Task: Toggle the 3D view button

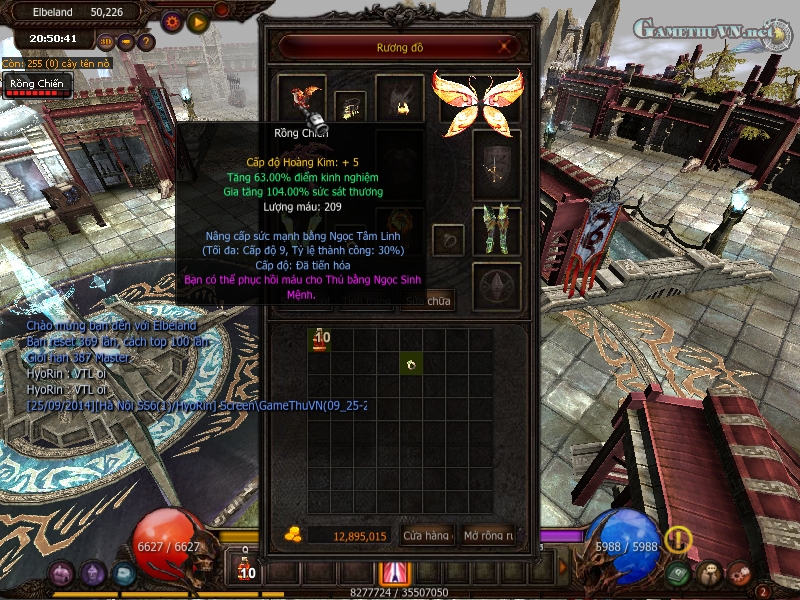Action: 106,42
